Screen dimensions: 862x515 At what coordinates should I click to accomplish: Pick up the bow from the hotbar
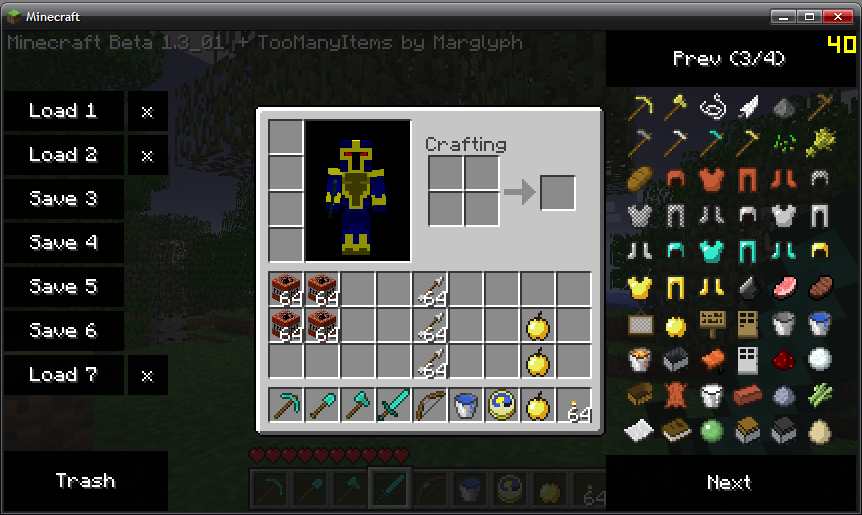click(x=430, y=406)
